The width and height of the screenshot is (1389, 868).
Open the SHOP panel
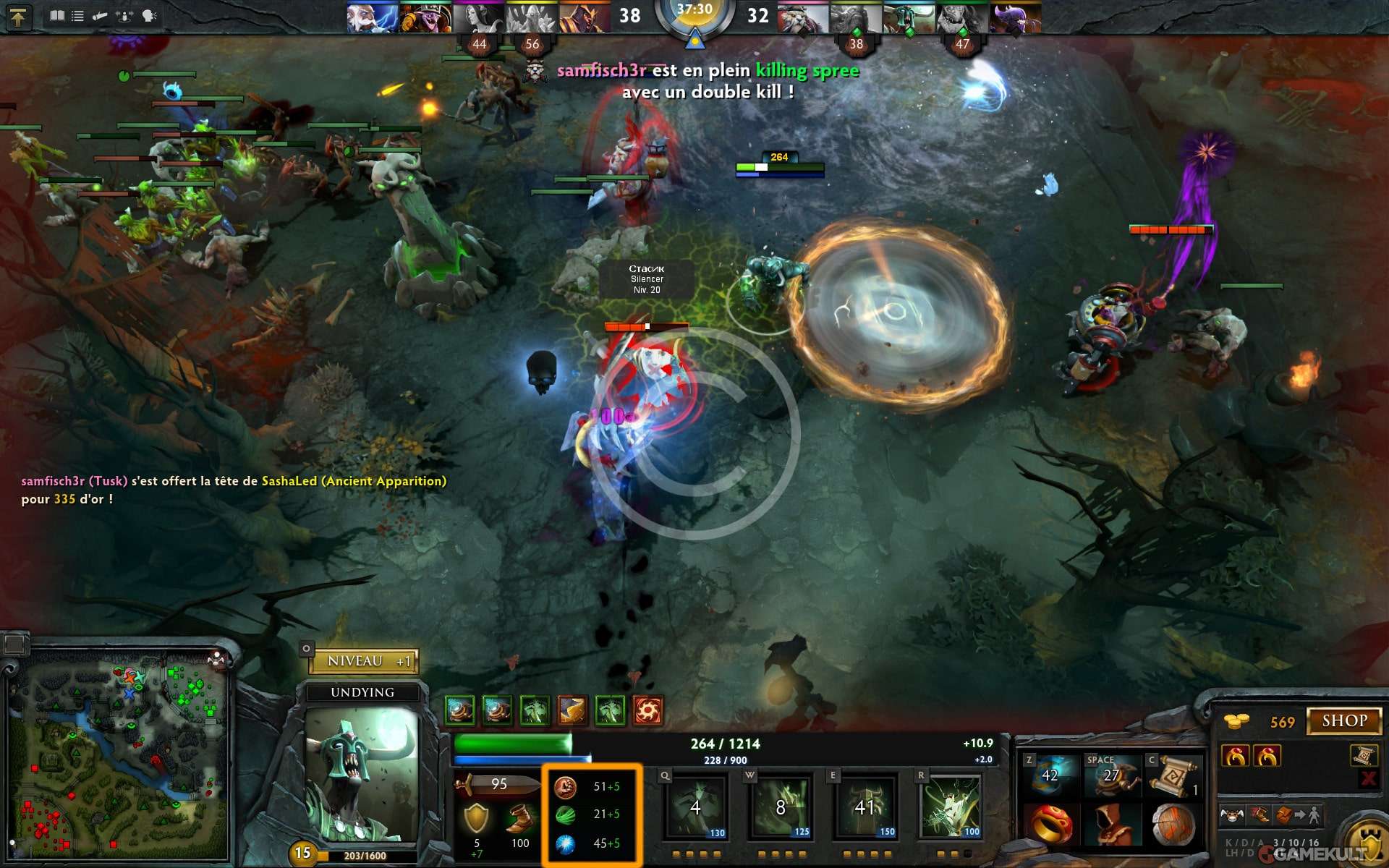1344,721
